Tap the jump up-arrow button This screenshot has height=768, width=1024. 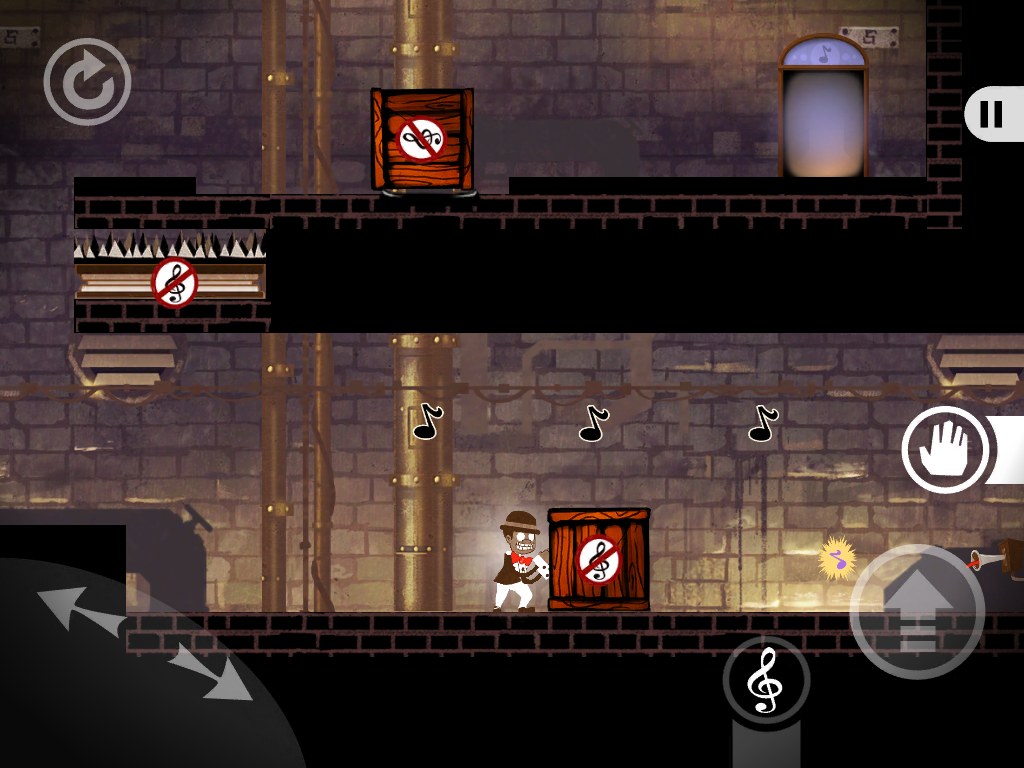tap(917, 612)
